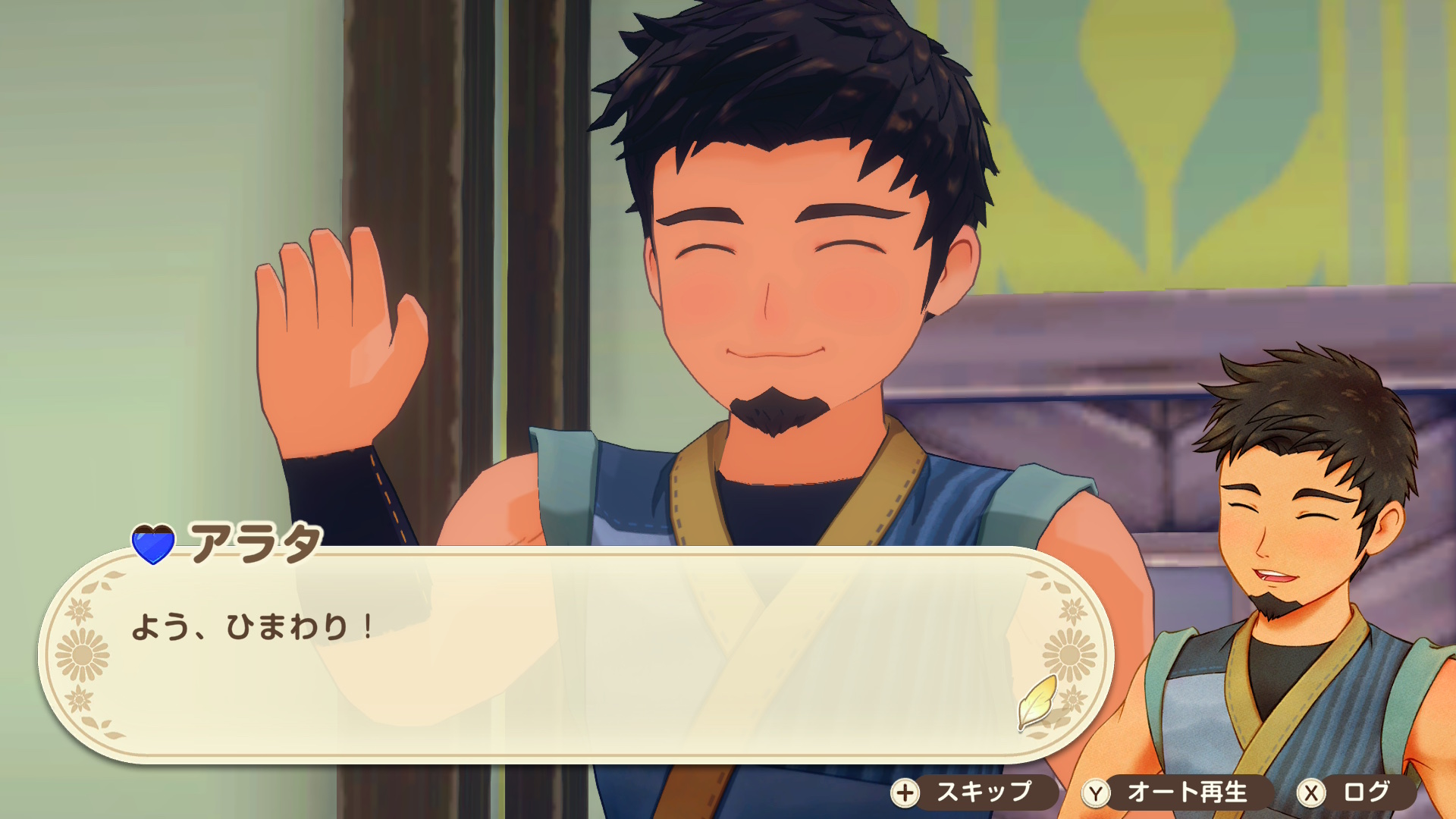
Task: Skip the cutscene with スキップ
Action: [x=973, y=792]
